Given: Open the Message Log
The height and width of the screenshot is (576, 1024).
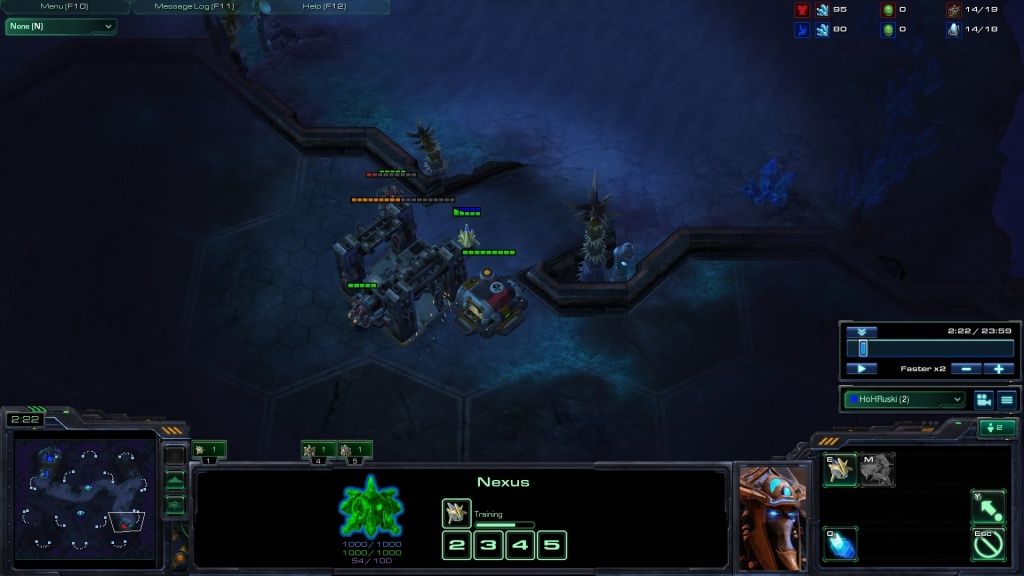Looking at the screenshot, I should coord(194,7).
